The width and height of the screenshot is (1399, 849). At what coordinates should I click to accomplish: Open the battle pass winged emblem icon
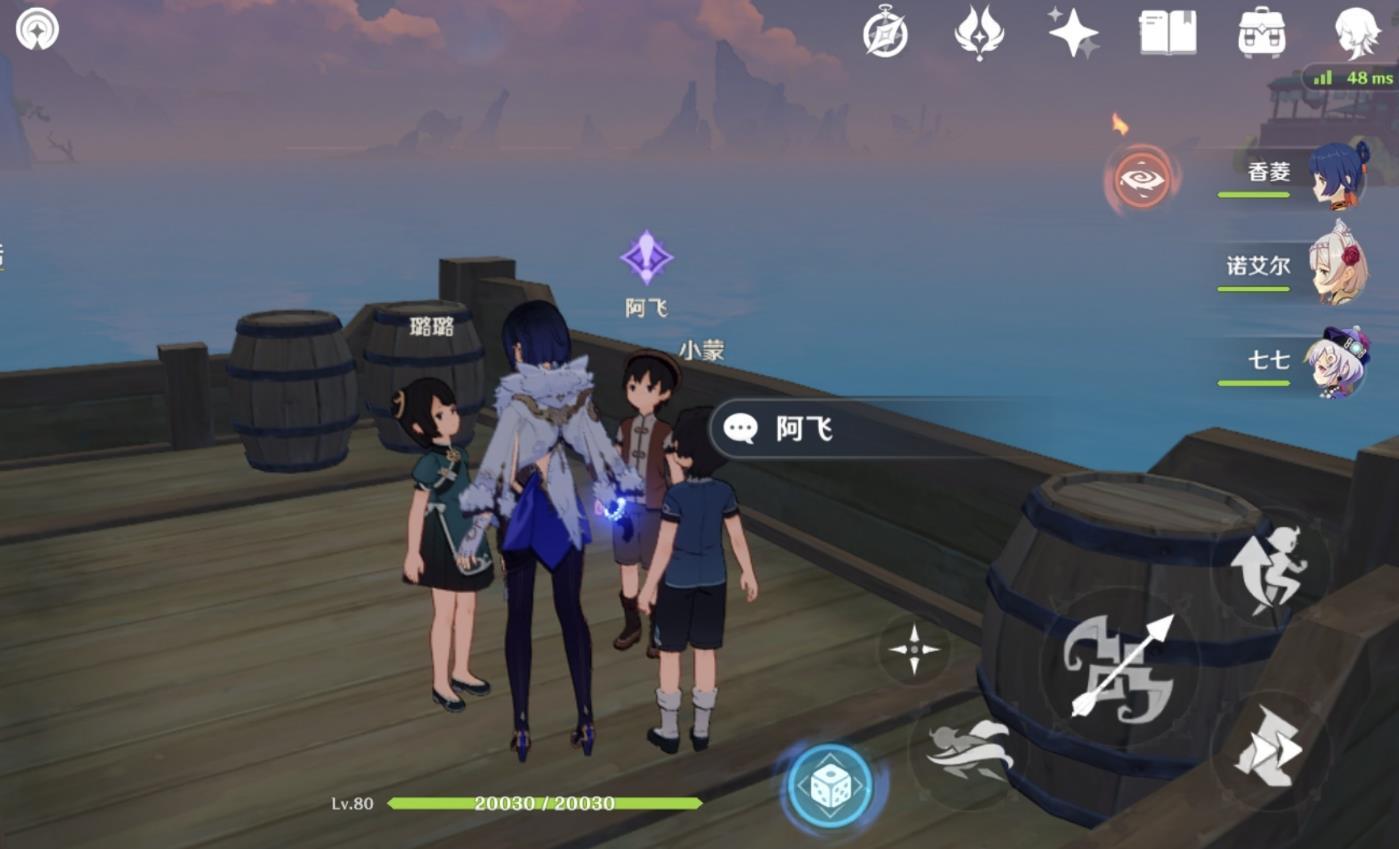click(x=979, y=33)
